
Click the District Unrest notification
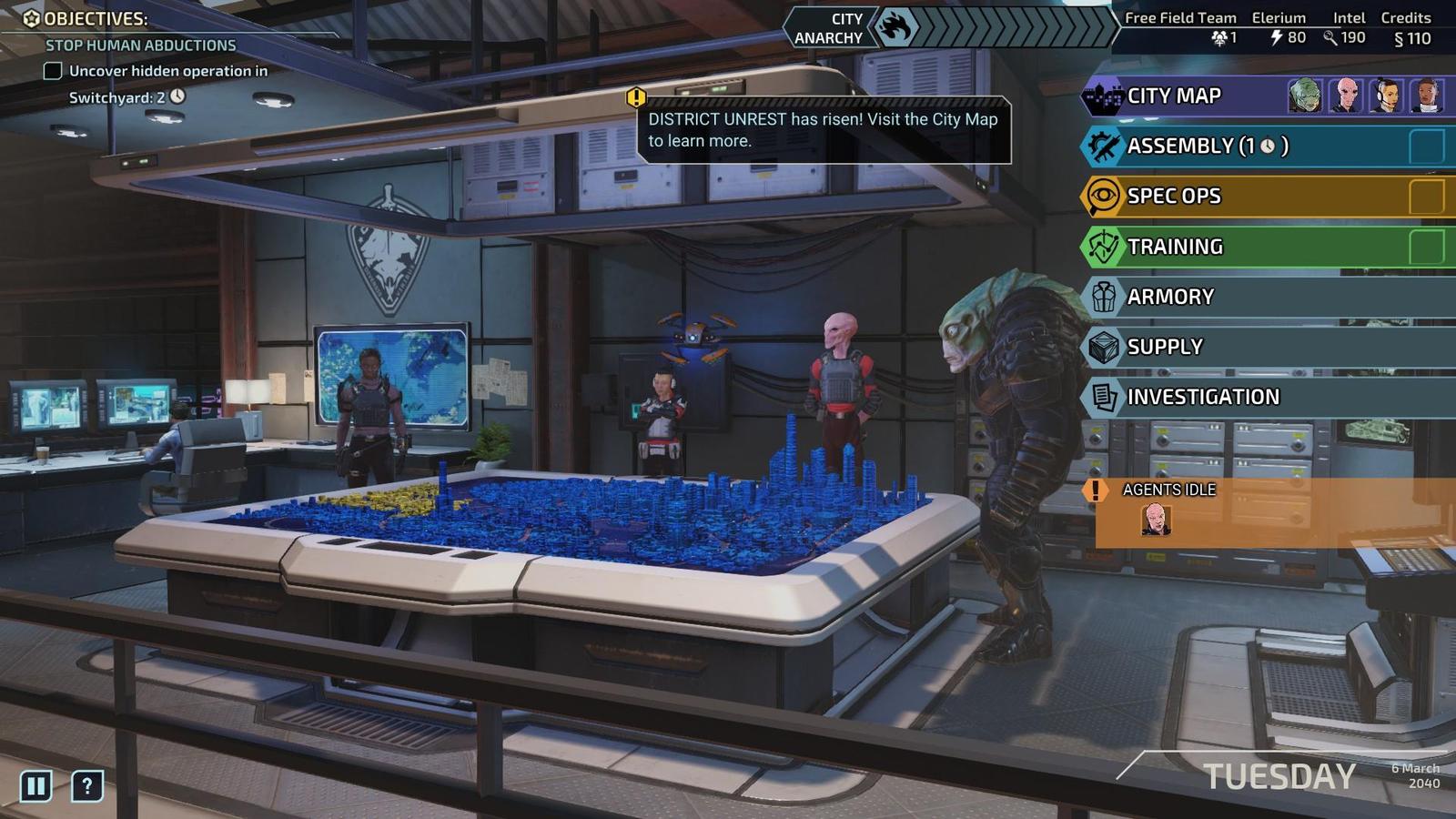point(823,130)
